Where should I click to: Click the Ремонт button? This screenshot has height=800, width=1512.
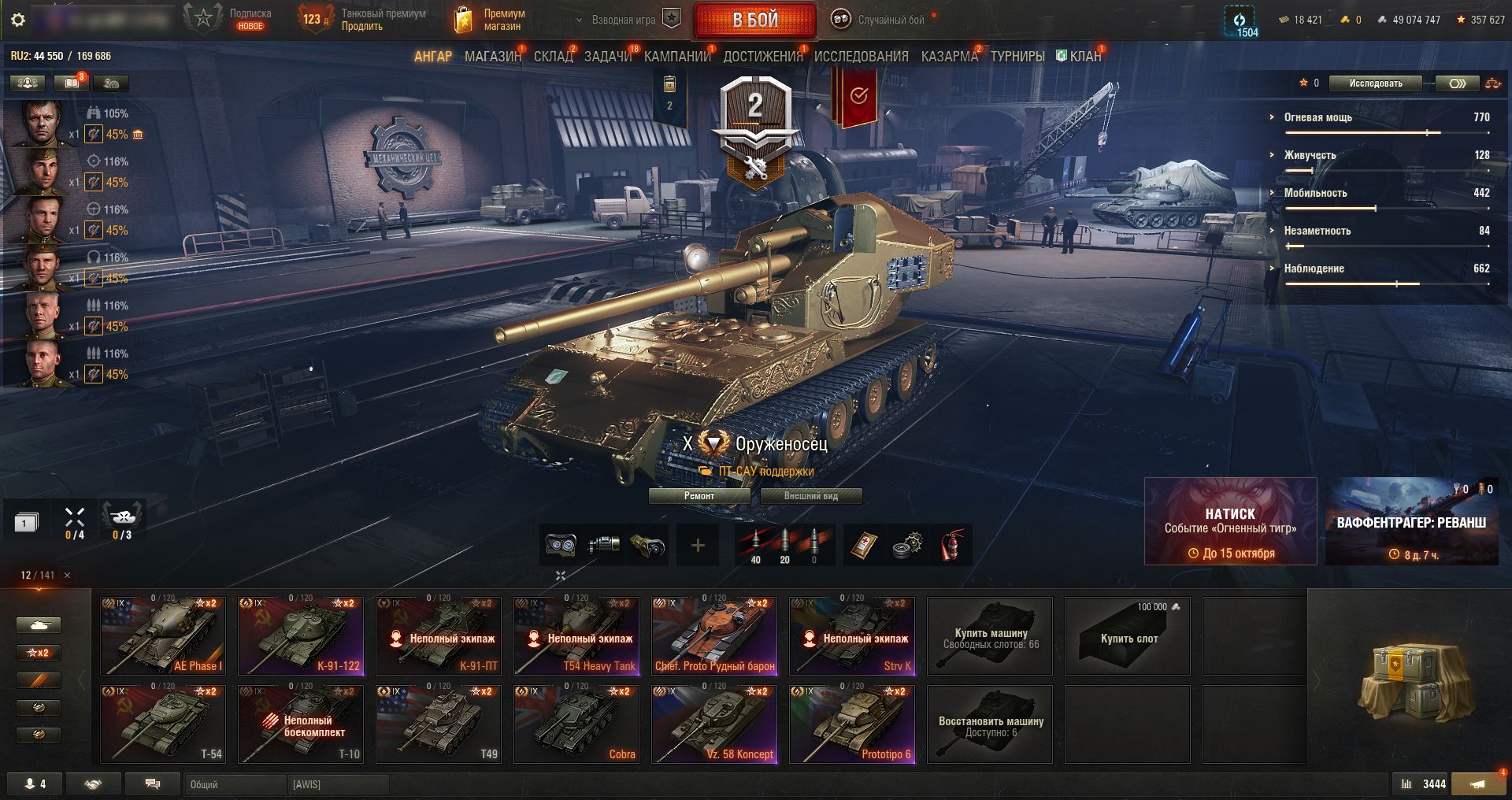(x=699, y=496)
